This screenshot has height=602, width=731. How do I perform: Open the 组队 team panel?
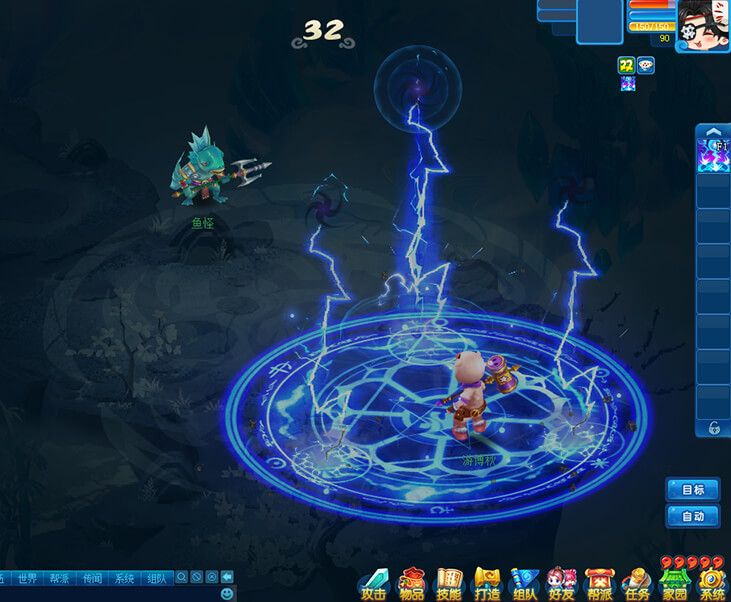coord(525,584)
